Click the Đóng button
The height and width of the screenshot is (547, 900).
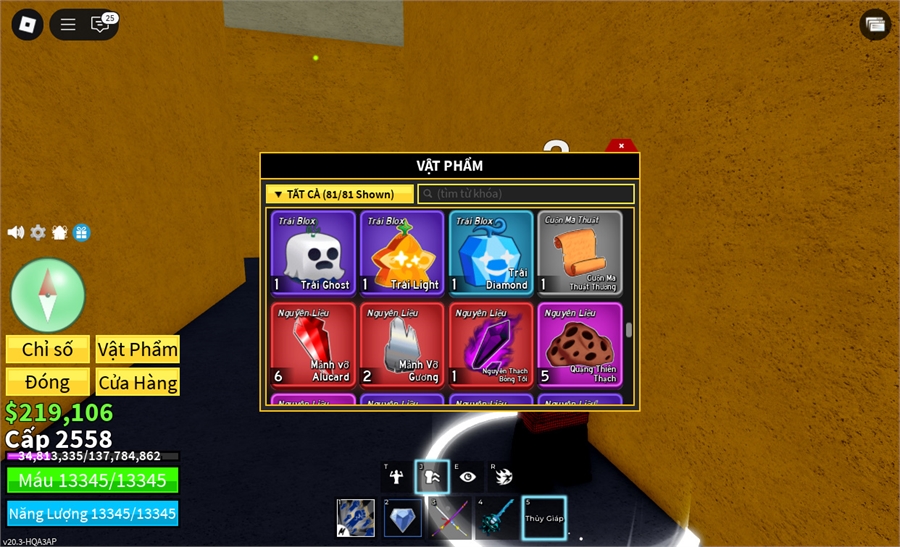(x=48, y=382)
